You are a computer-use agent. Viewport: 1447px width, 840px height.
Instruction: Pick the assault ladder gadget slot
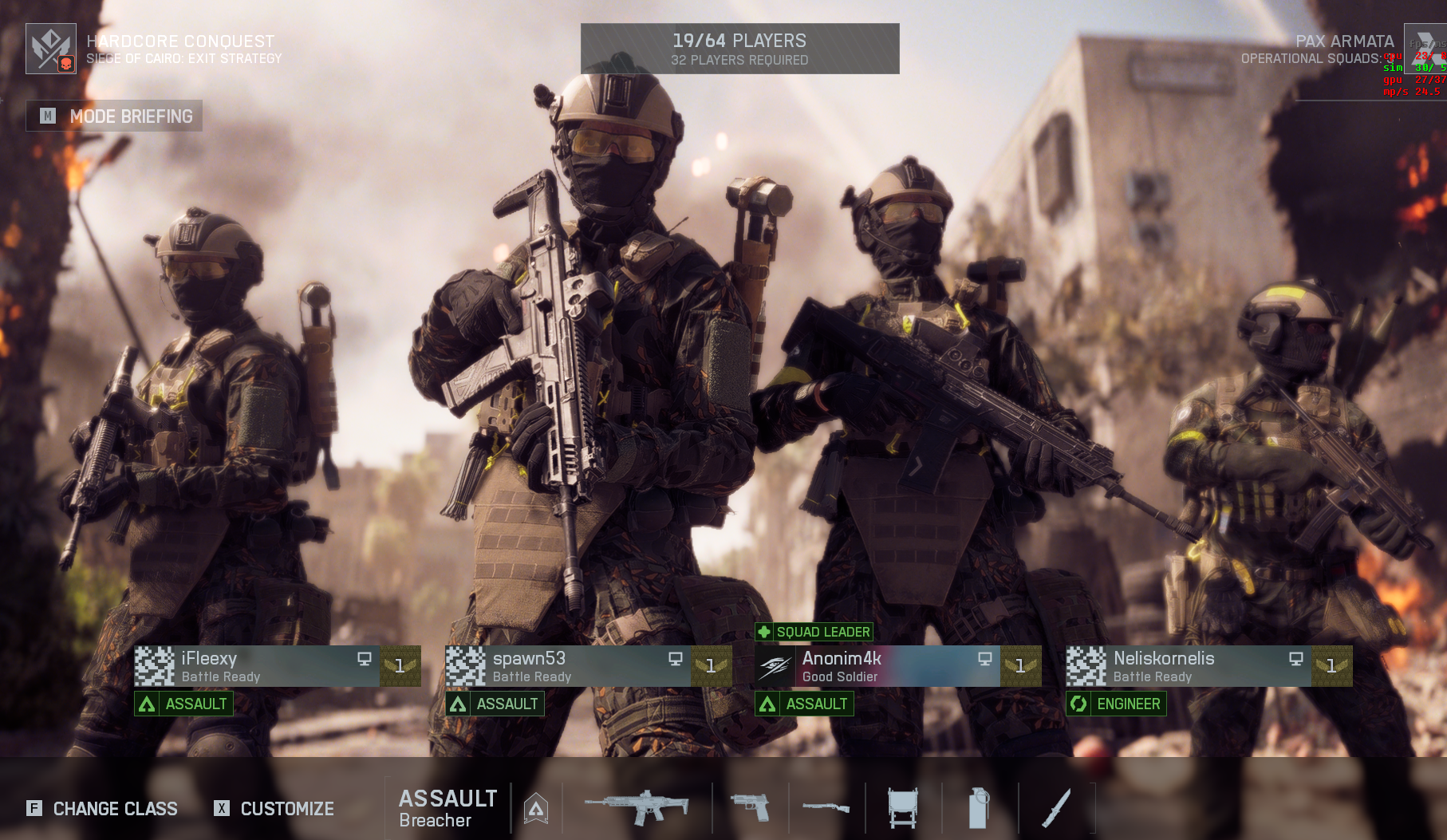[902, 807]
